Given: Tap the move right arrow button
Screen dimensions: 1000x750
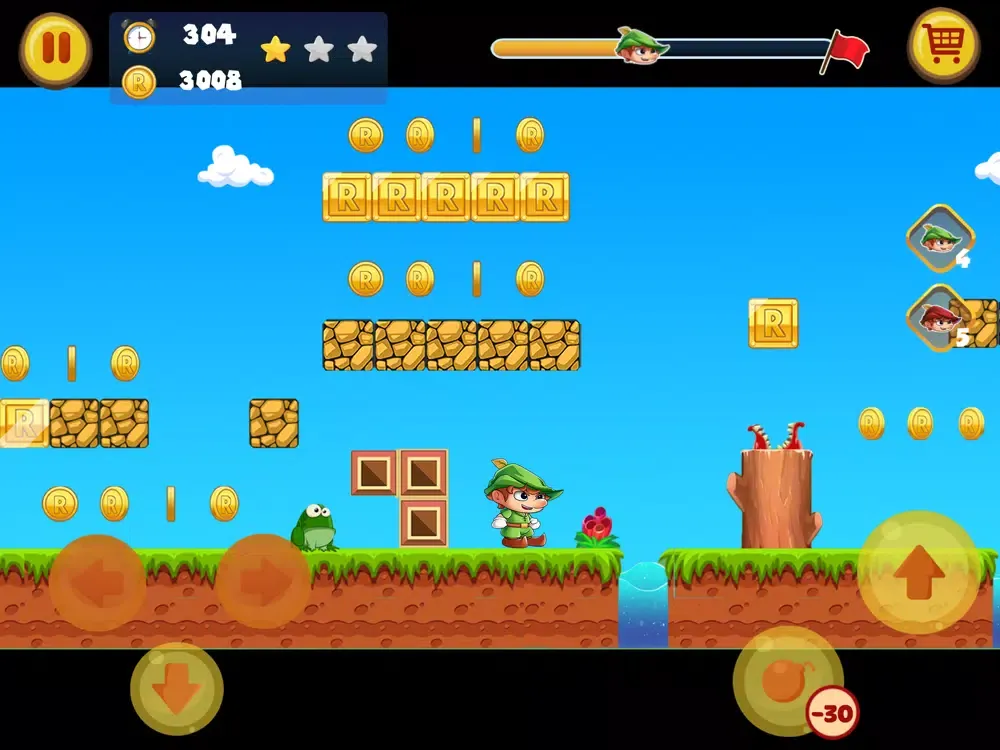Looking at the screenshot, I should (x=263, y=583).
